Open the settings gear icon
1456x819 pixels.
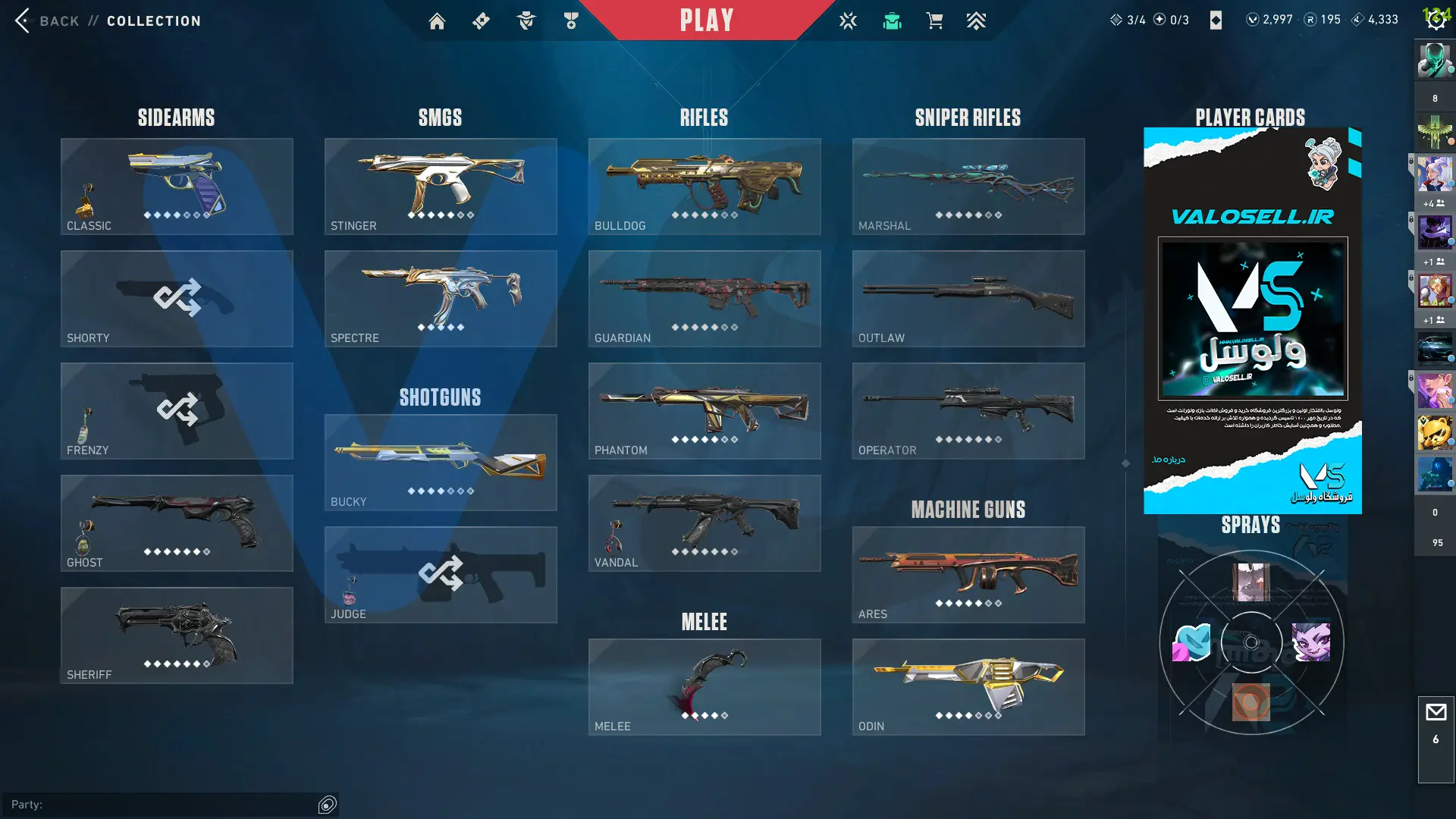tap(1436, 20)
